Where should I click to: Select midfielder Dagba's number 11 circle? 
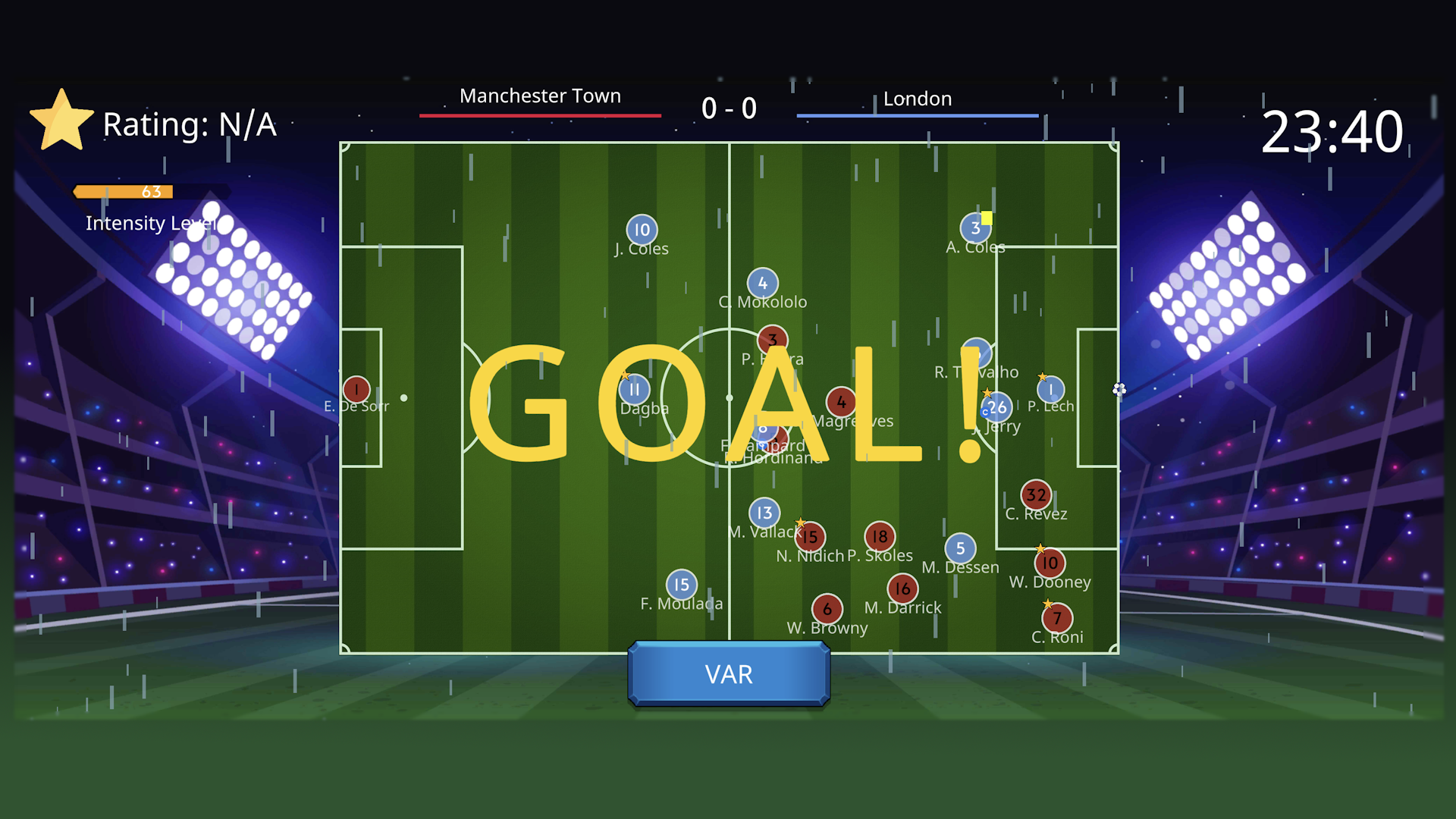point(635,388)
